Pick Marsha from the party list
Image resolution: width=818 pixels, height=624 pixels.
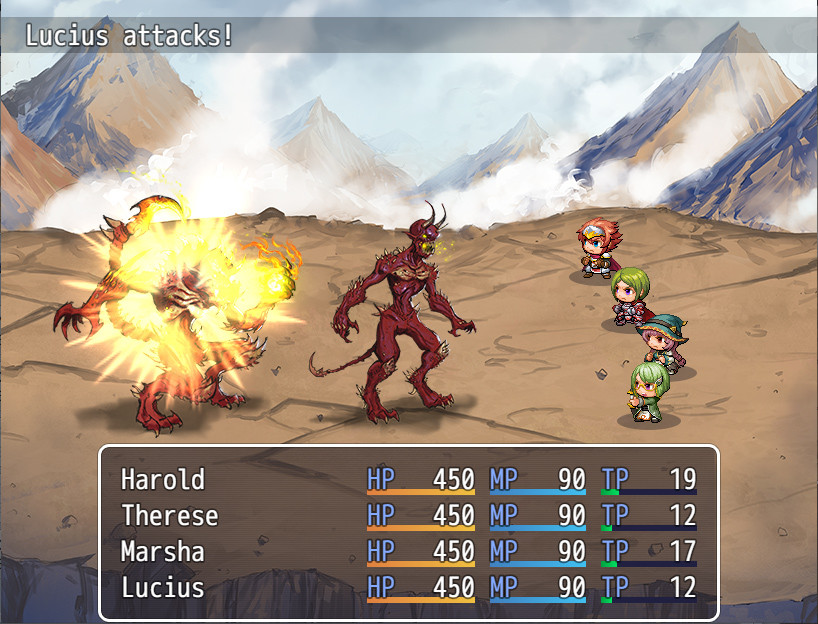pyautogui.click(x=162, y=552)
